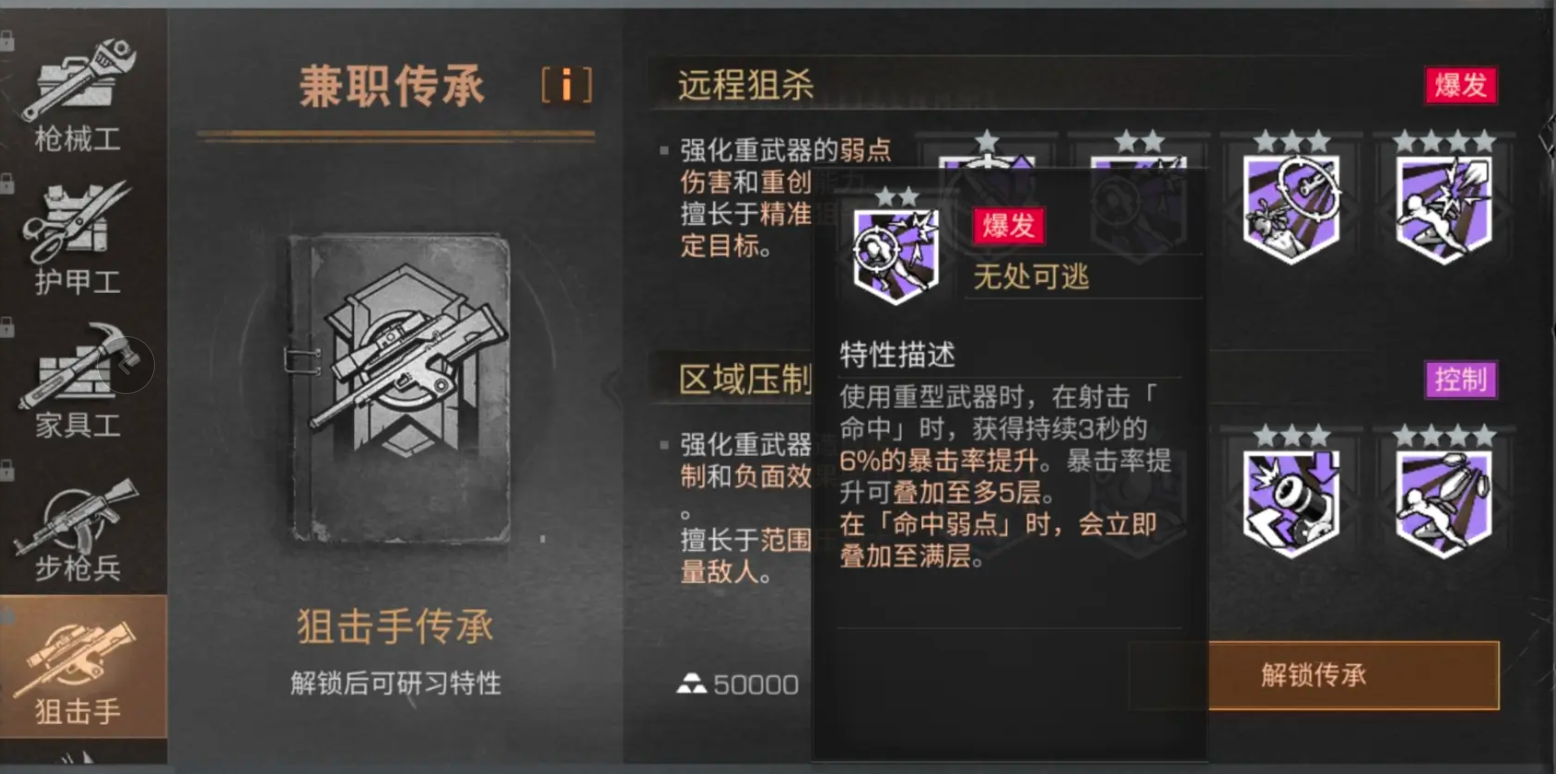
Task: Select the 远程狙杀 section header
Action: pos(746,86)
